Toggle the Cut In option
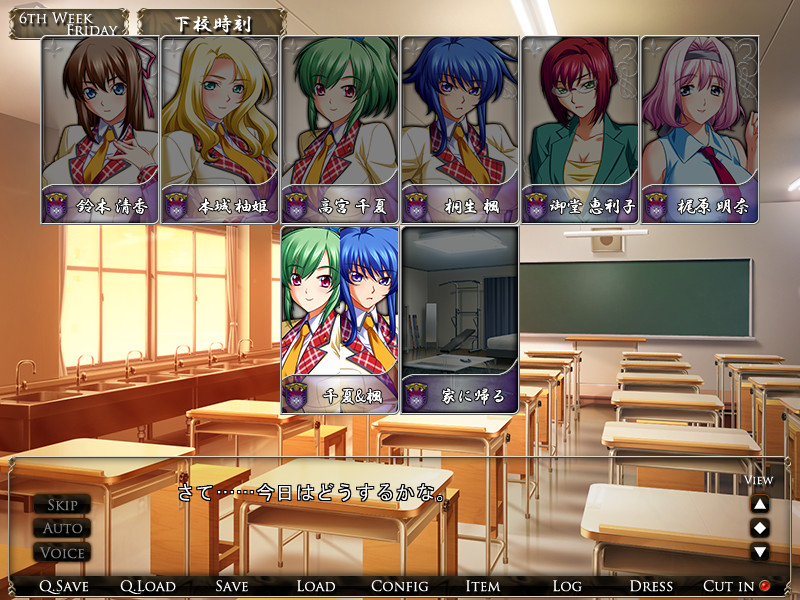The height and width of the screenshot is (600, 800). tap(736, 586)
